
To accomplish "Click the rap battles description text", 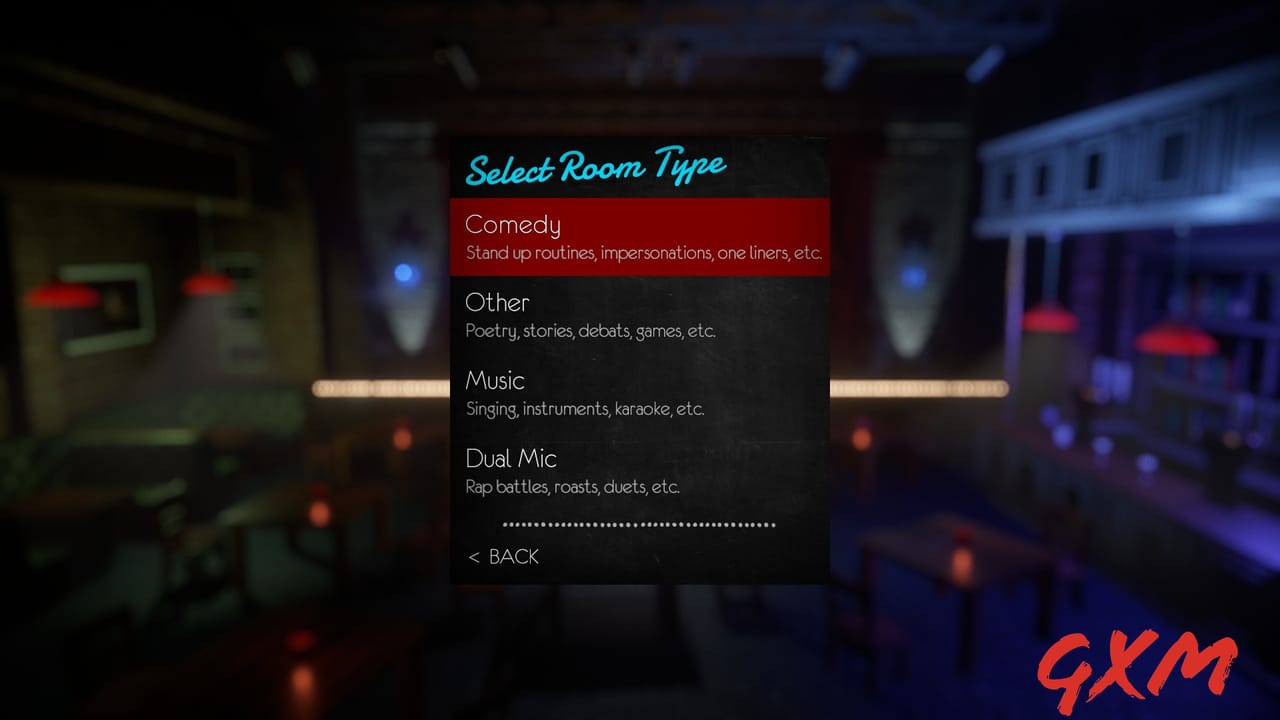I will [572, 487].
